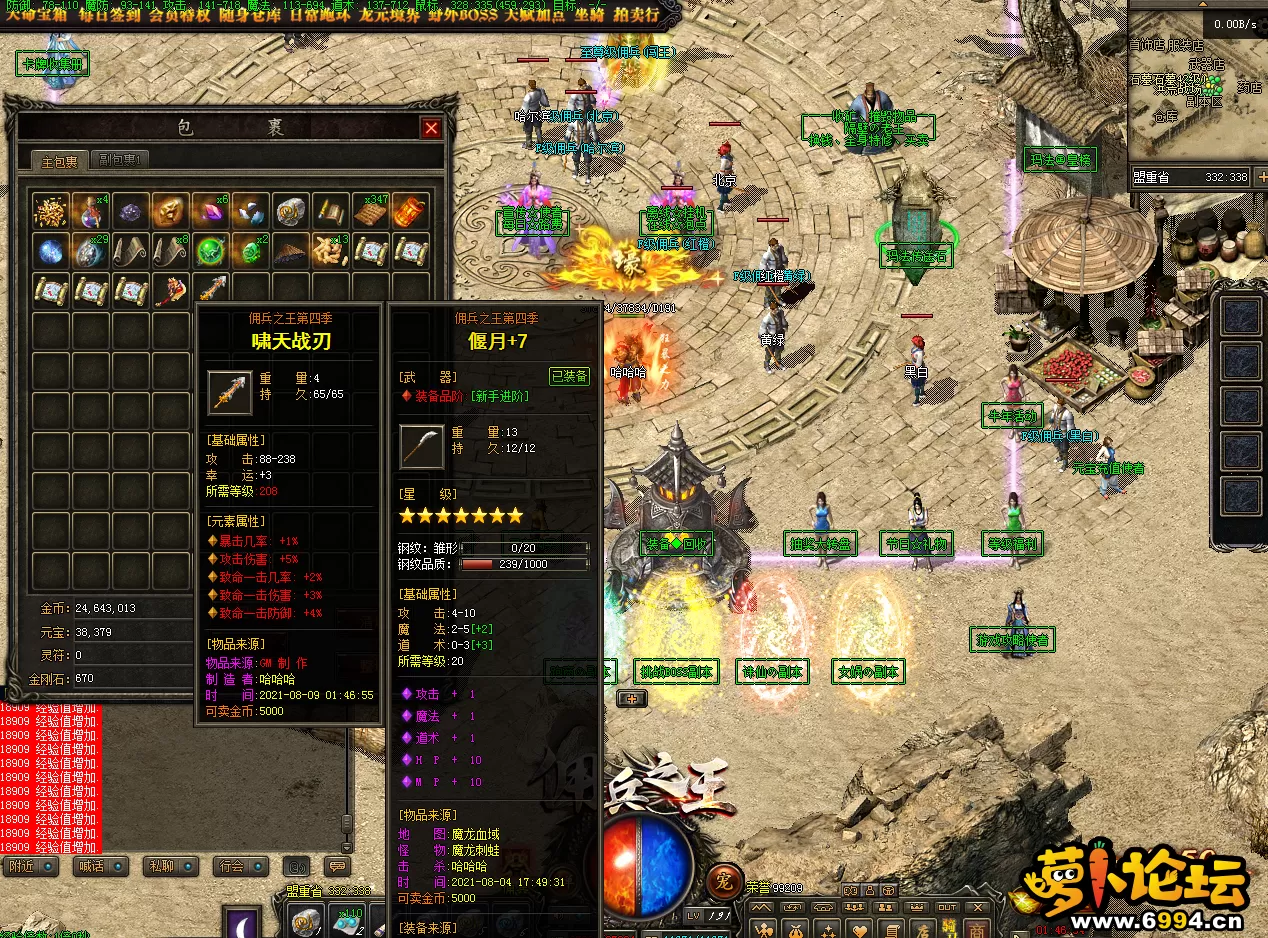This screenshot has height=938, width=1268.
Task: Choose the straw hat item slot
Action: (291, 251)
